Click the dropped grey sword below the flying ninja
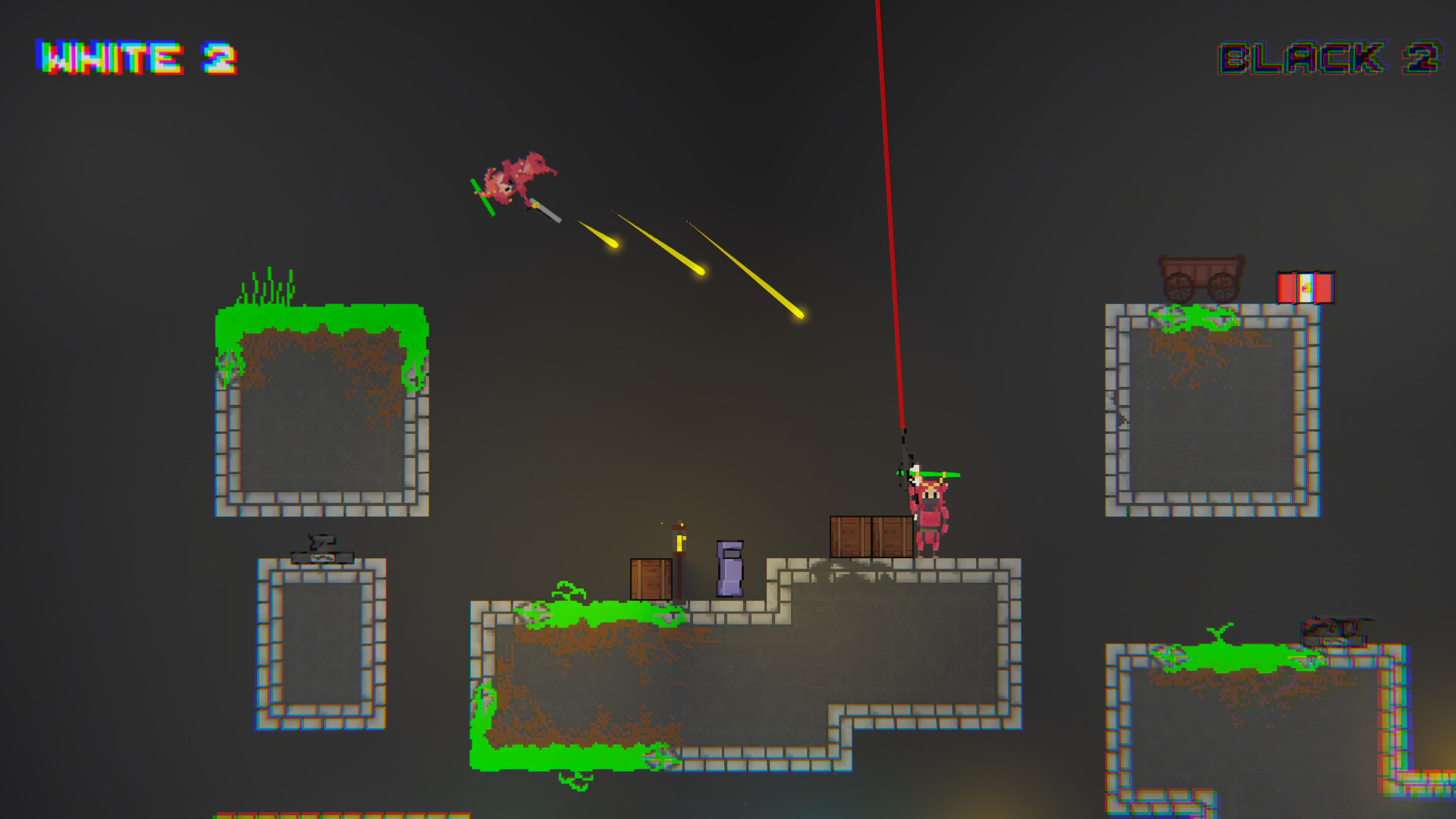This screenshot has width=1456, height=819. click(x=548, y=212)
